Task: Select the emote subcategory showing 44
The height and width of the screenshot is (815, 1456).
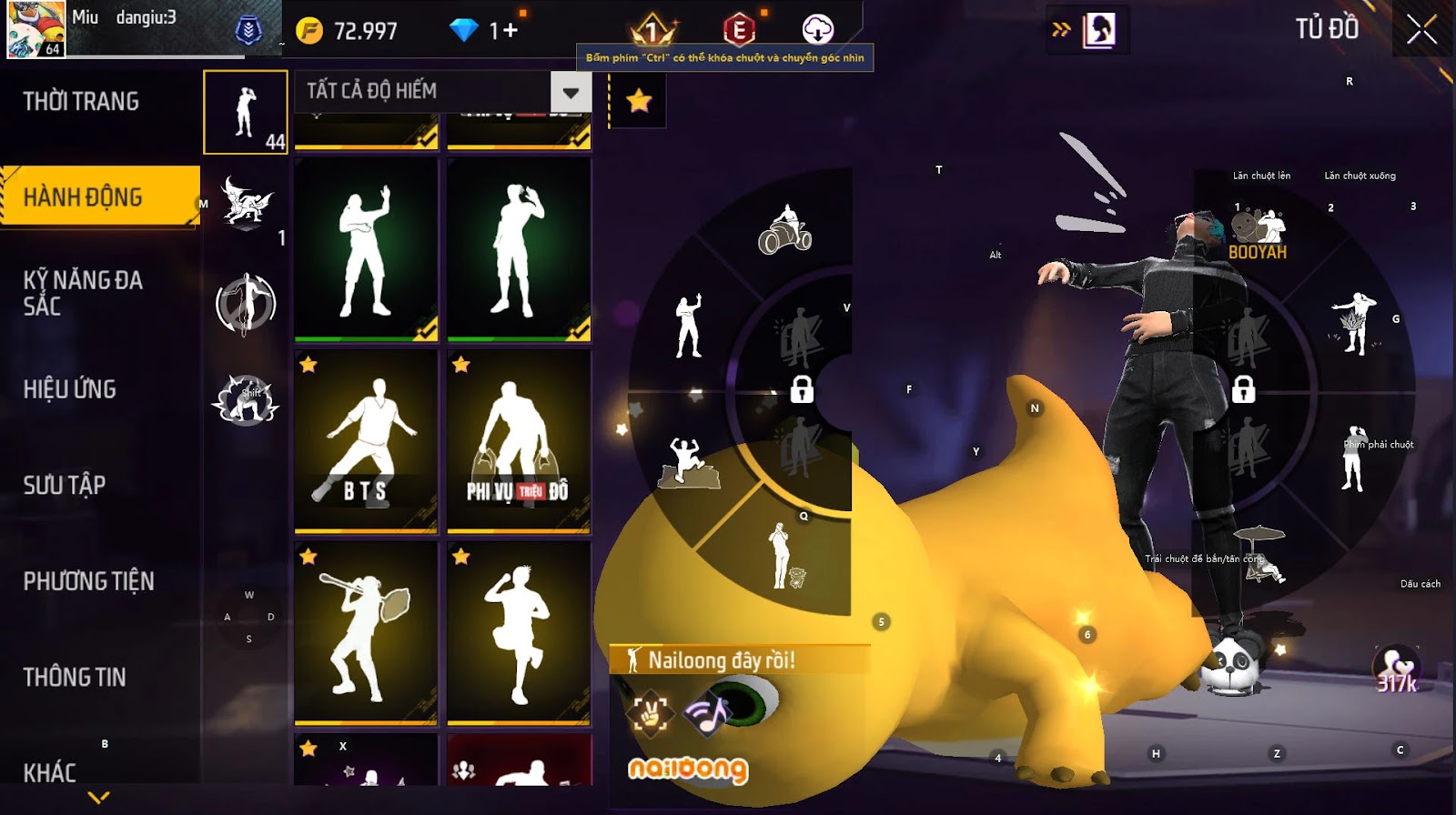Action: (x=246, y=112)
